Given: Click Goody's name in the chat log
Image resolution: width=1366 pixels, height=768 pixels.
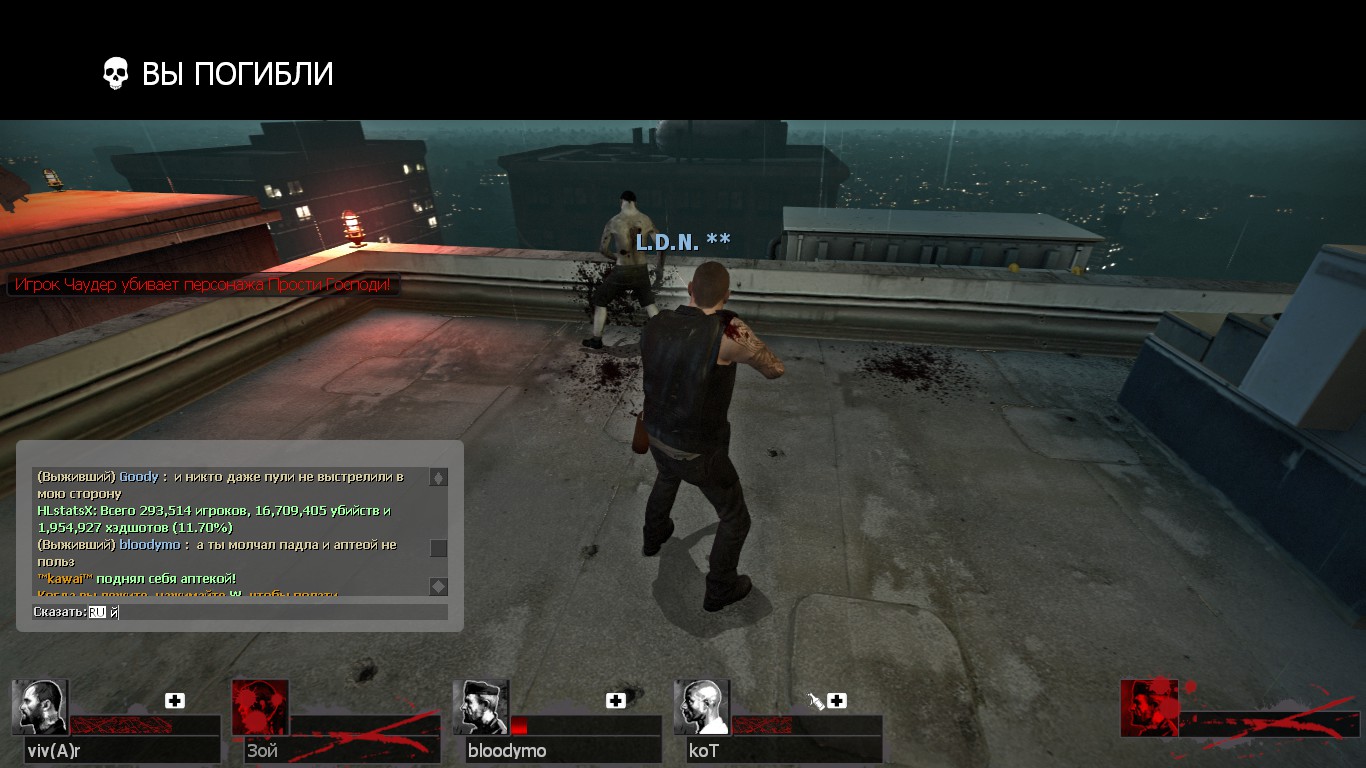Looking at the screenshot, I should pos(139,477).
